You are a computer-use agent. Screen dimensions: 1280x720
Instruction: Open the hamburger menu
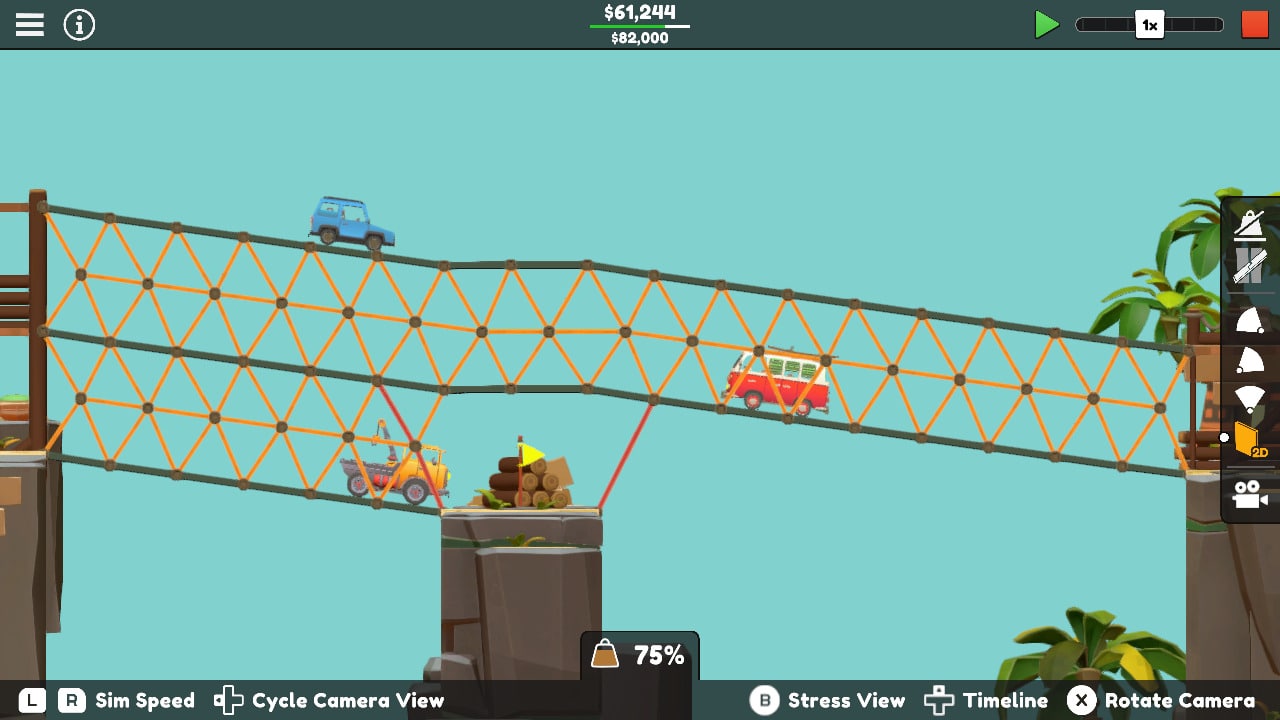click(x=29, y=24)
